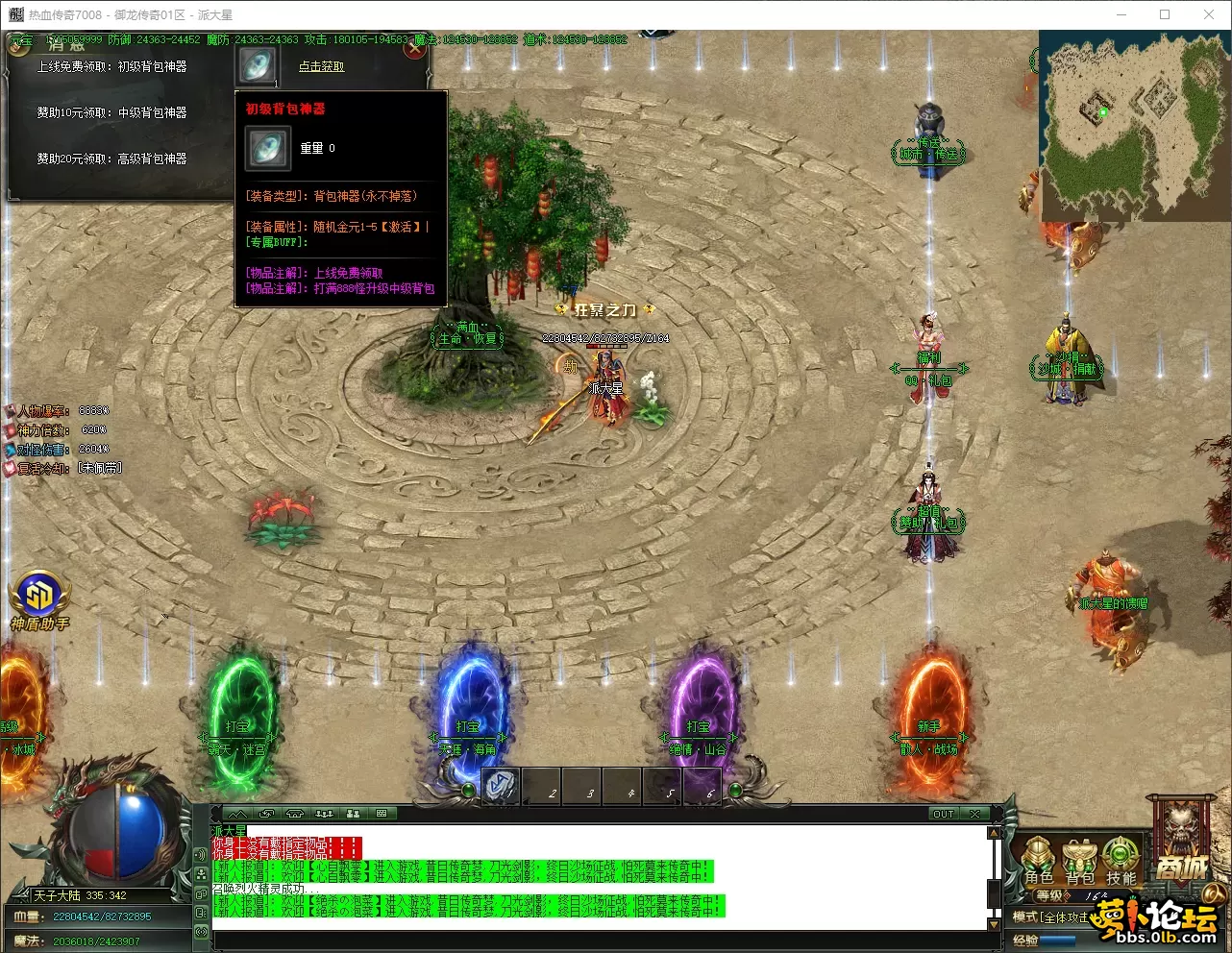Viewport: 1232px width, 953px height.
Task: Open the 背包 inventory bag
Action: click(x=1080, y=859)
